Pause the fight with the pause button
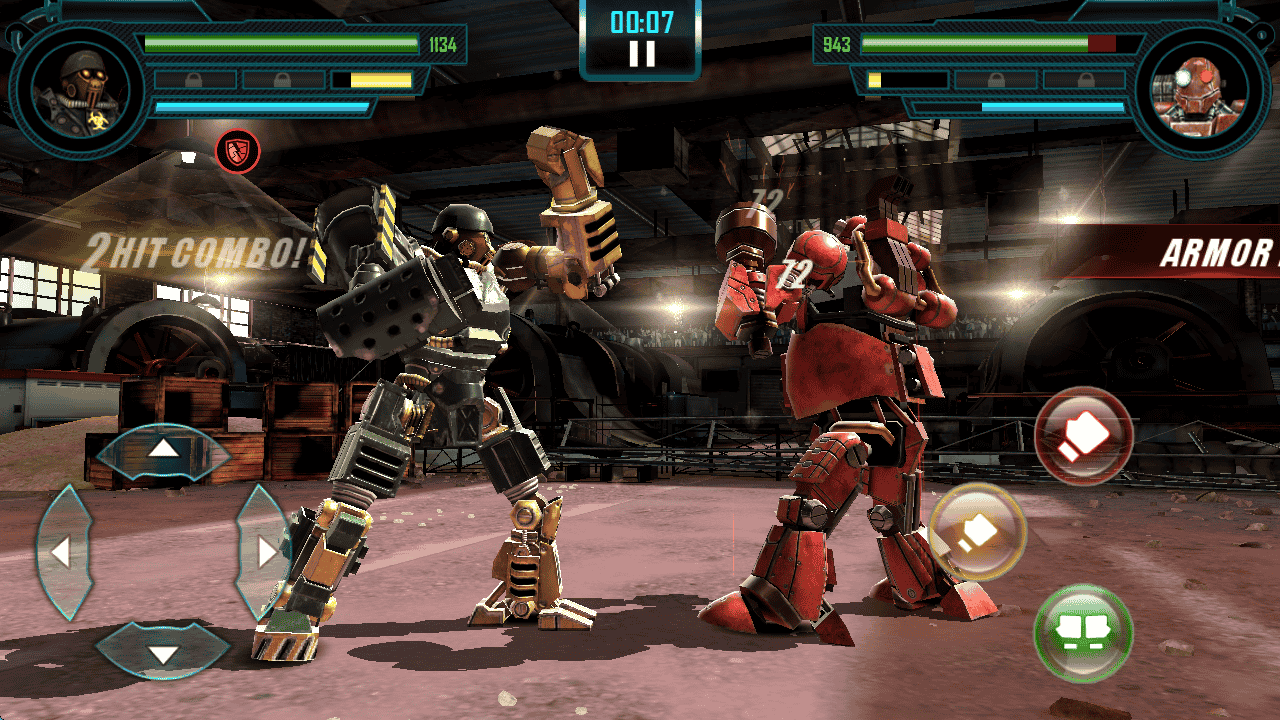 tap(641, 52)
